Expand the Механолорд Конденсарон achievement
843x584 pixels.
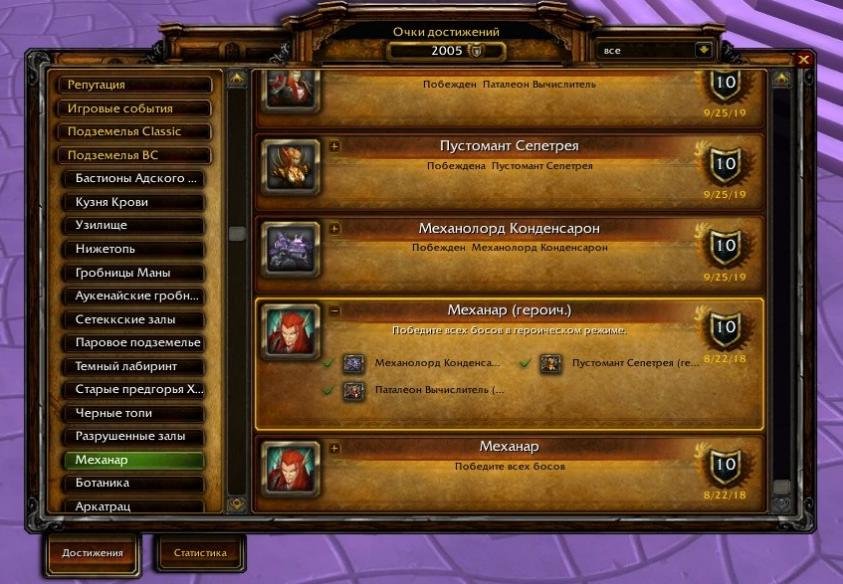[334, 229]
